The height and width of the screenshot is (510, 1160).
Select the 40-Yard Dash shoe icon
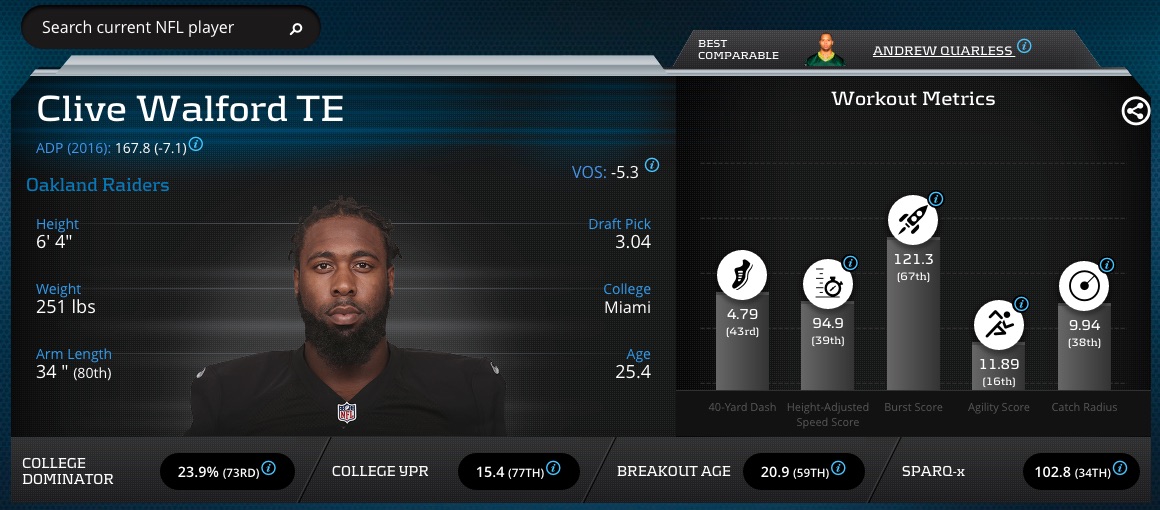(742, 274)
